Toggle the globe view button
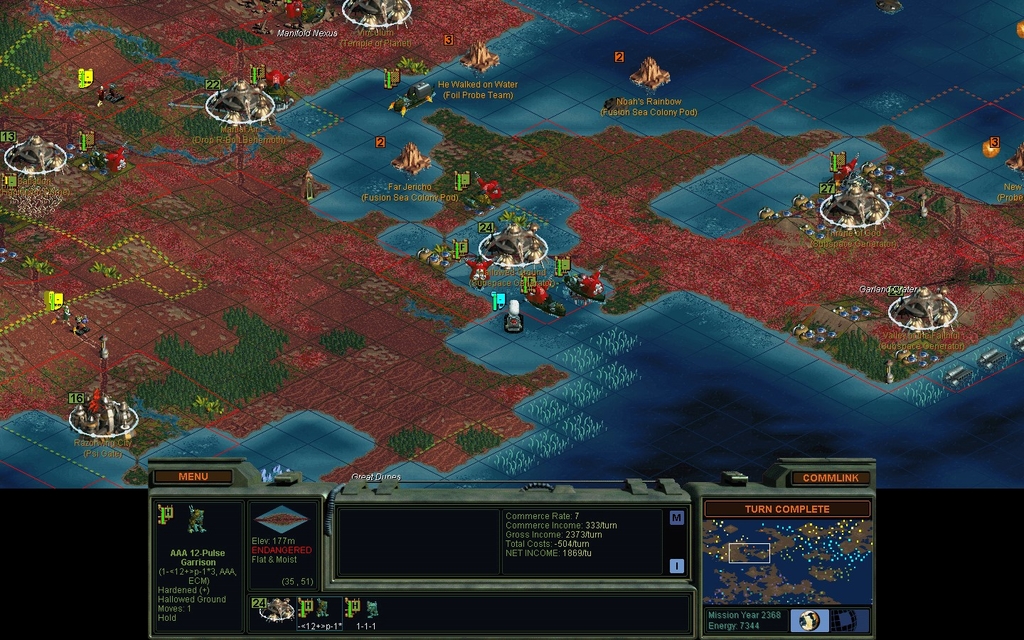Image resolution: width=1024 pixels, height=640 pixels. coord(809,620)
